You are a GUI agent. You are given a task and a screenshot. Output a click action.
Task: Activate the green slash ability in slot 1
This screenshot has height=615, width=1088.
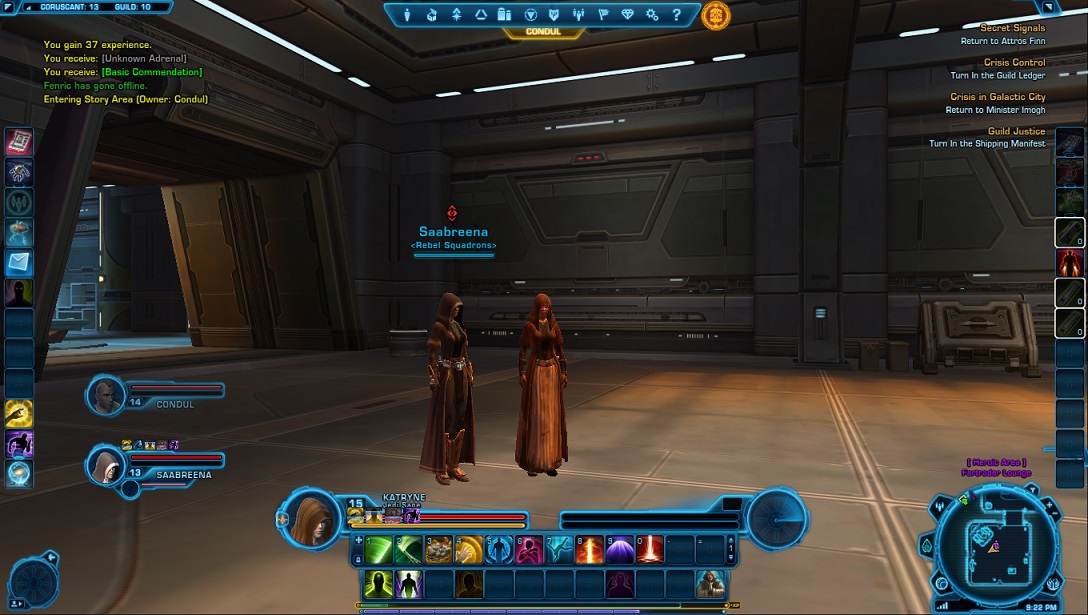[x=379, y=549]
